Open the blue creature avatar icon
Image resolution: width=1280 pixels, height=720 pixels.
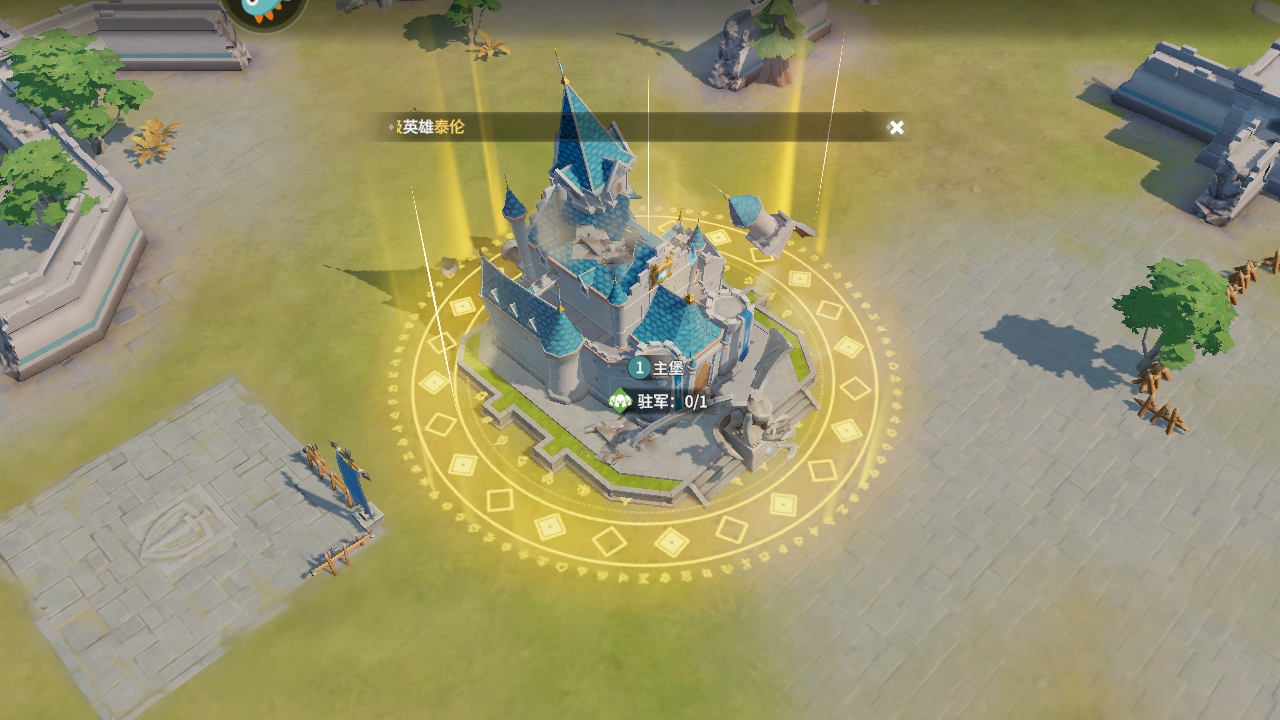265,10
